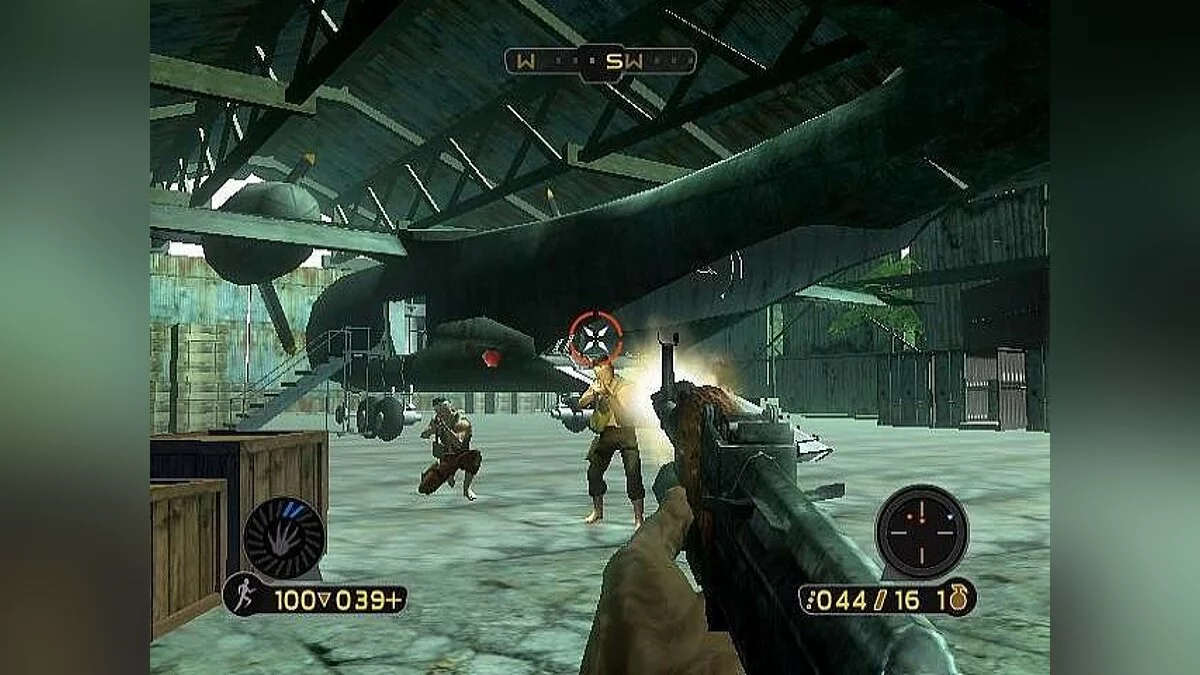
Task: Click the running man stance icon
Action: coord(239,596)
